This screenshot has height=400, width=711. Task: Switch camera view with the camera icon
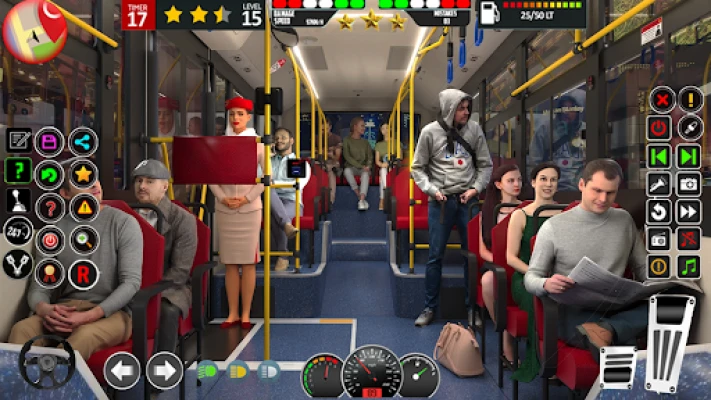point(689,184)
